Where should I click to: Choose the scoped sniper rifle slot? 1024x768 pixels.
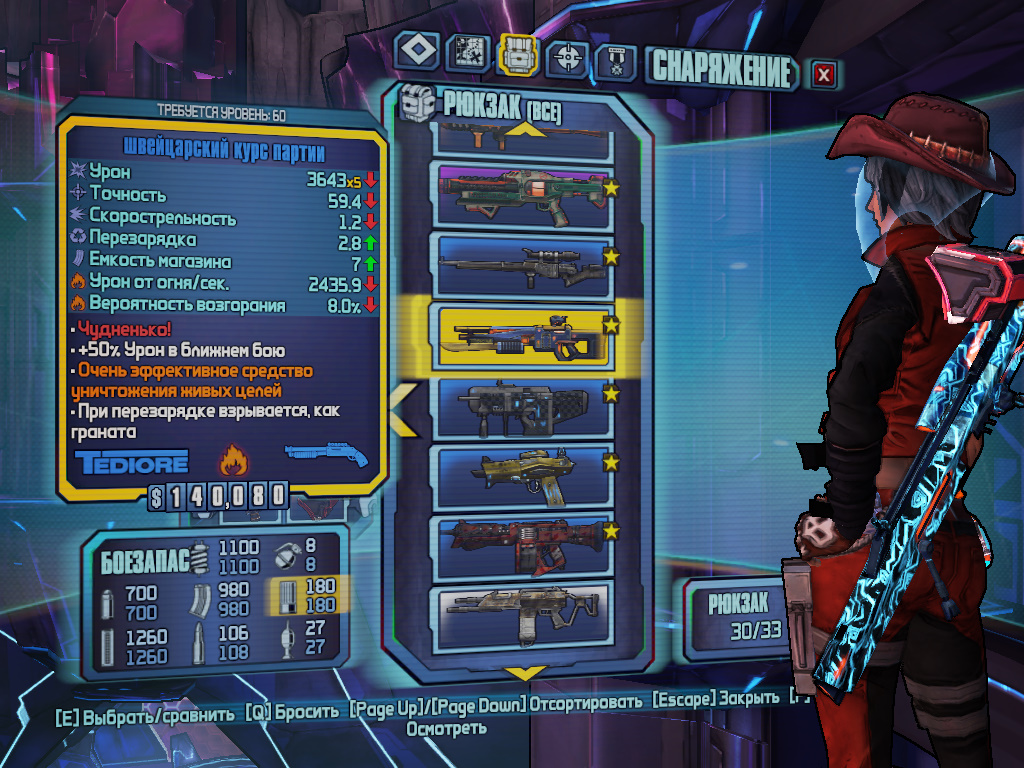click(x=520, y=264)
